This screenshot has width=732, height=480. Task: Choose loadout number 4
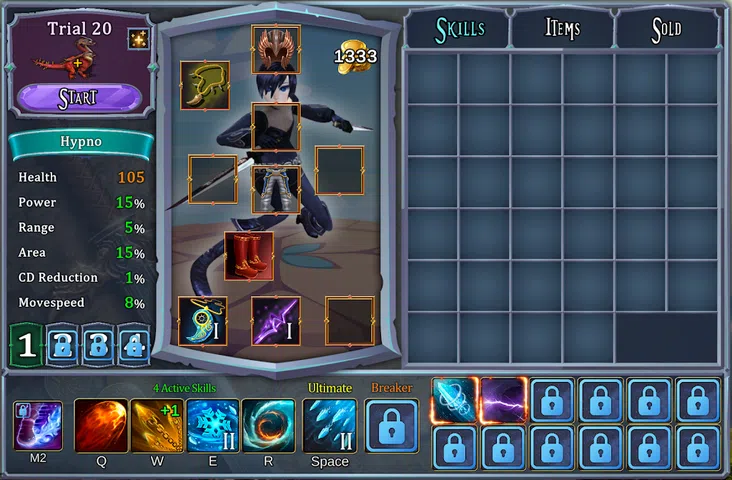point(133,345)
